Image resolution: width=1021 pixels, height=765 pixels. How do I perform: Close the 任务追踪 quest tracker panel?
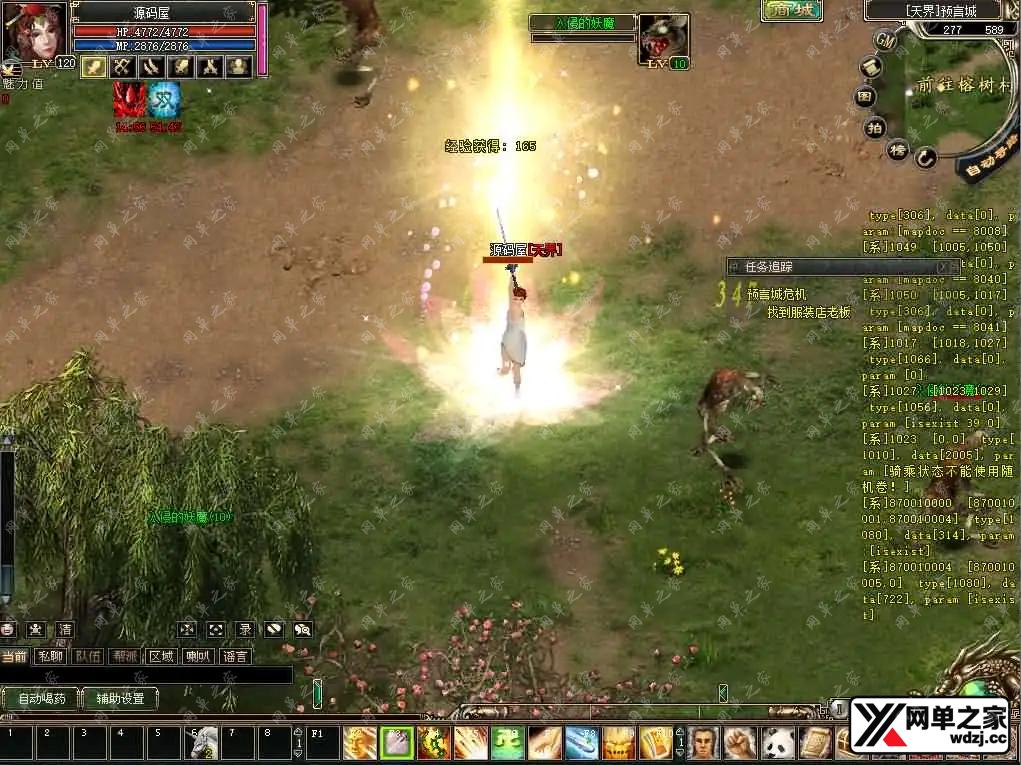[x=943, y=267]
